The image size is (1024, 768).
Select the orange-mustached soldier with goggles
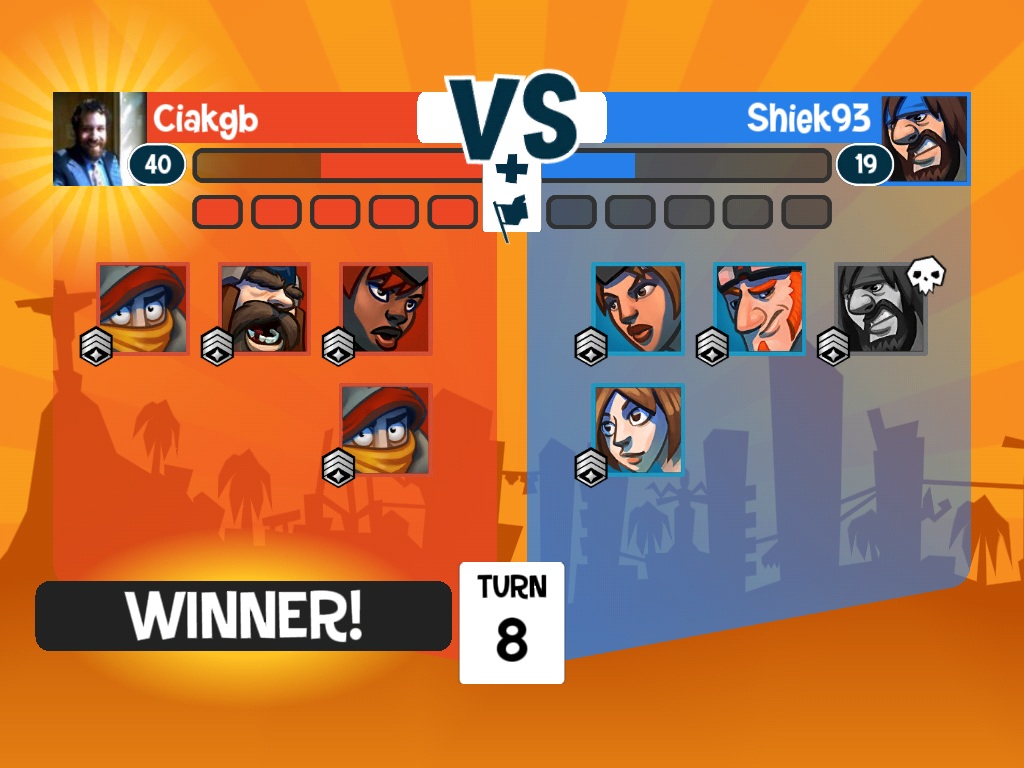point(759,308)
